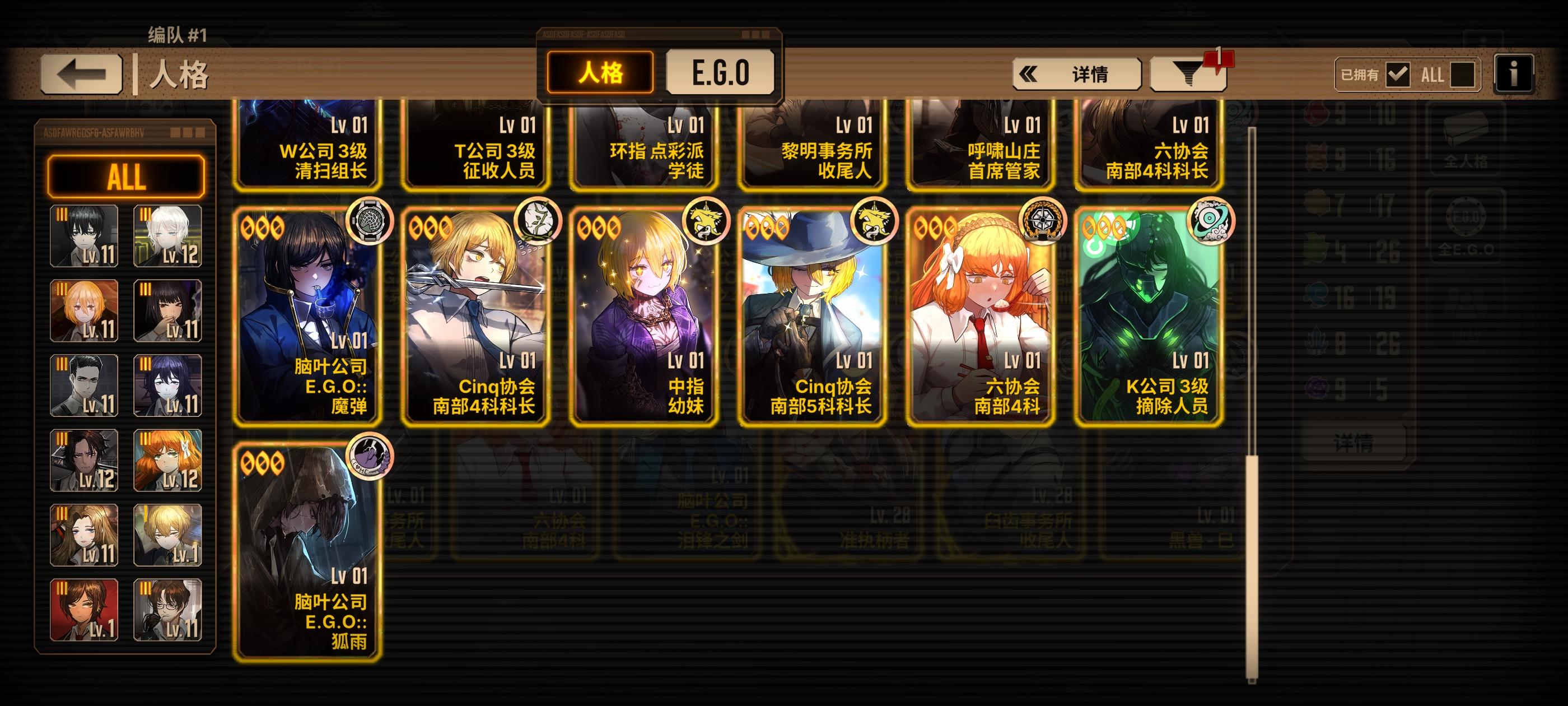Image resolution: width=1568 pixels, height=706 pixels.
Task: Toggle the ALL filter in the left sidebar
Action: click(x=128, y=178)
